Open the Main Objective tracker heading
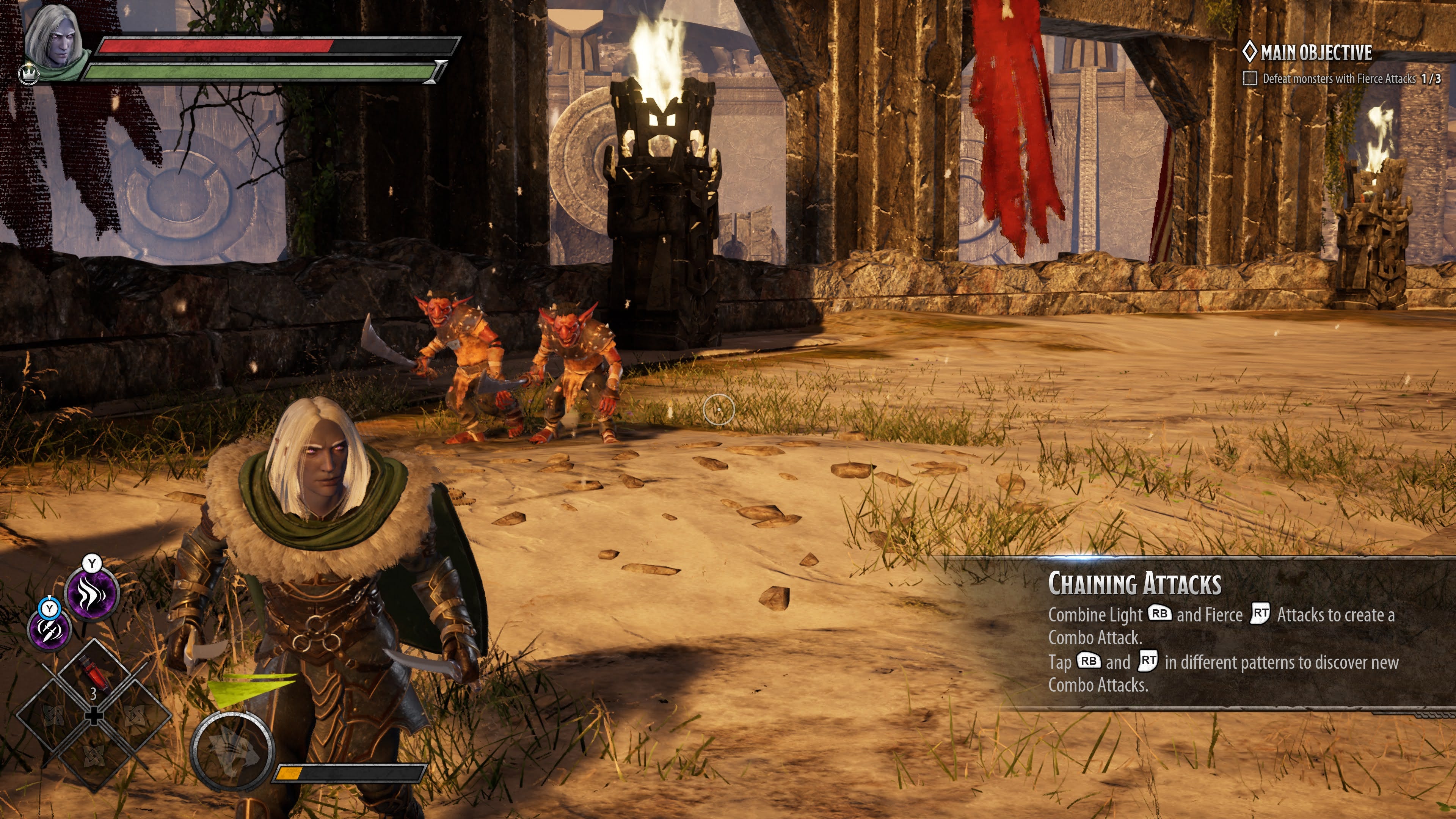Screen dimensions: 1456x819 click(1307, 53)
